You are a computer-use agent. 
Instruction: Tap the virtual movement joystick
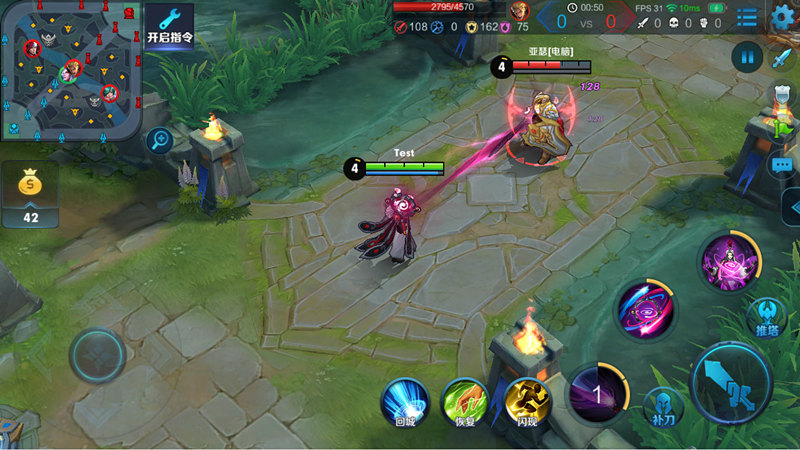pos(97,354)
